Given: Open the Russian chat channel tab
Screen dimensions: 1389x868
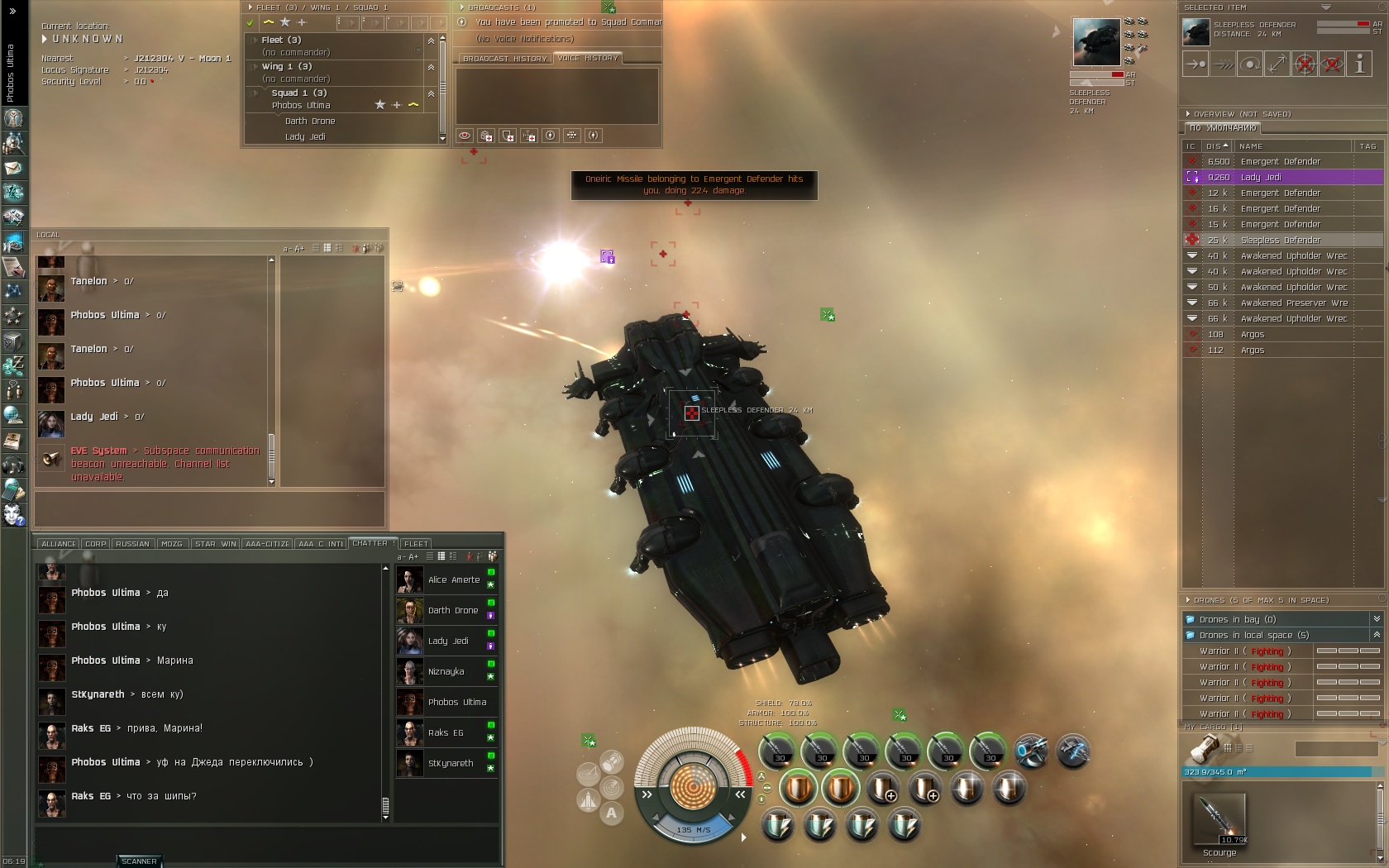Looking at the screenshot, I should (x=132, y=544).
